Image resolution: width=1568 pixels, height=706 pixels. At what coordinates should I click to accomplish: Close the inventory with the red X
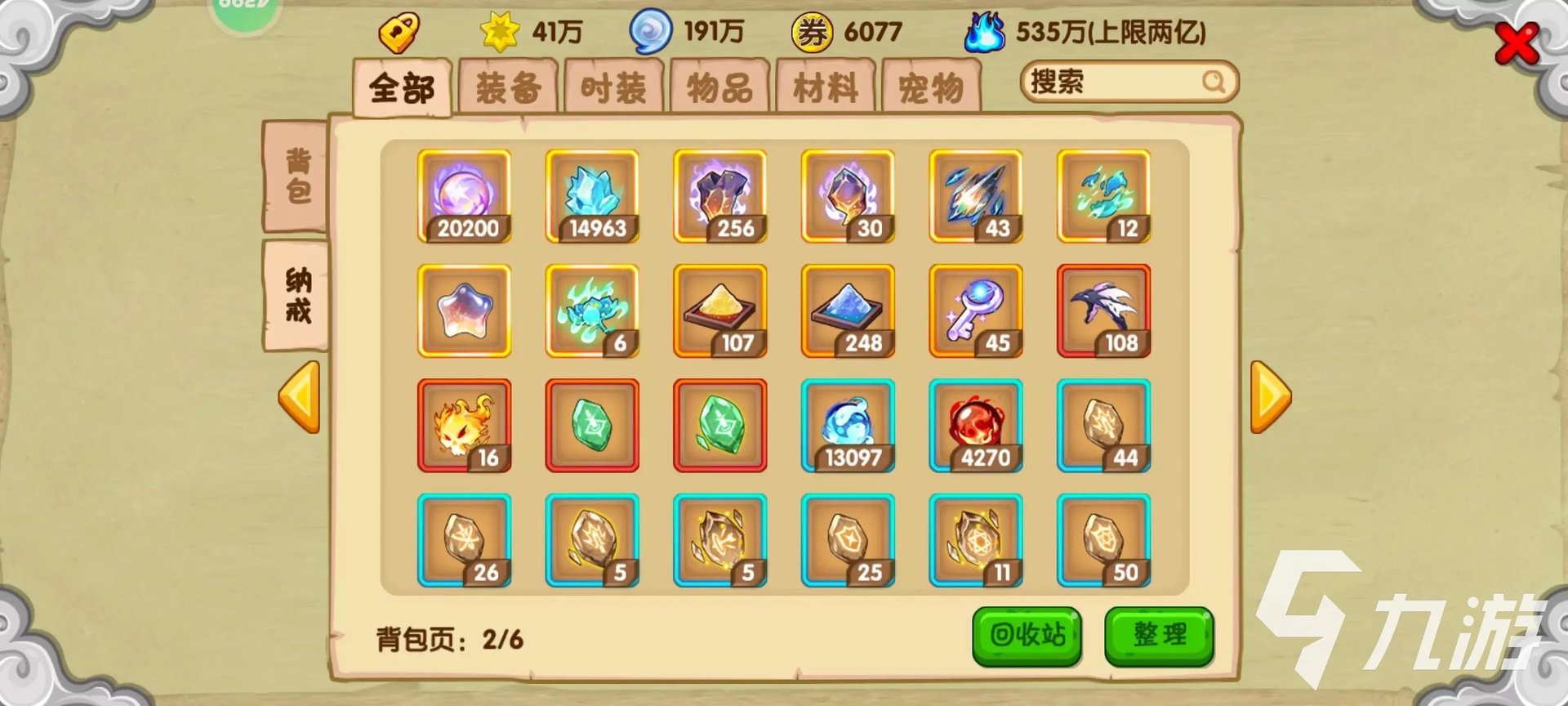[x=1516, y=44]
